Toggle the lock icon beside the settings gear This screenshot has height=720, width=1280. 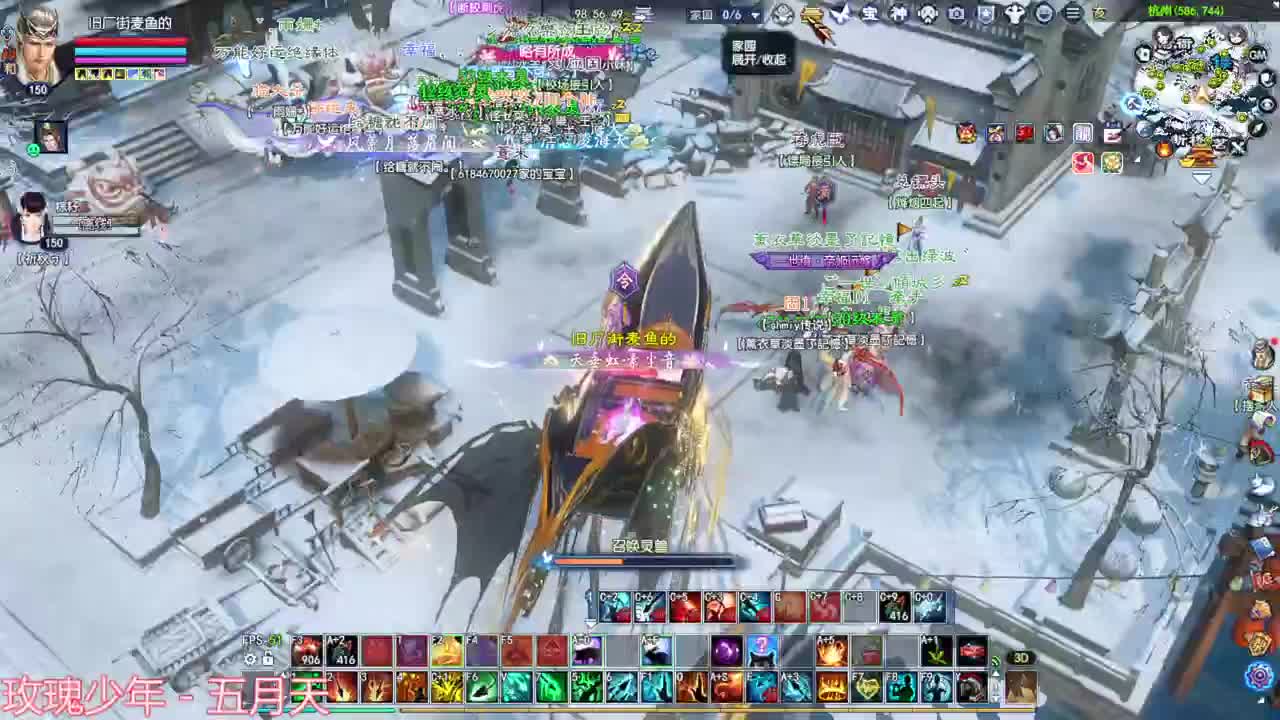pos(267,658)
